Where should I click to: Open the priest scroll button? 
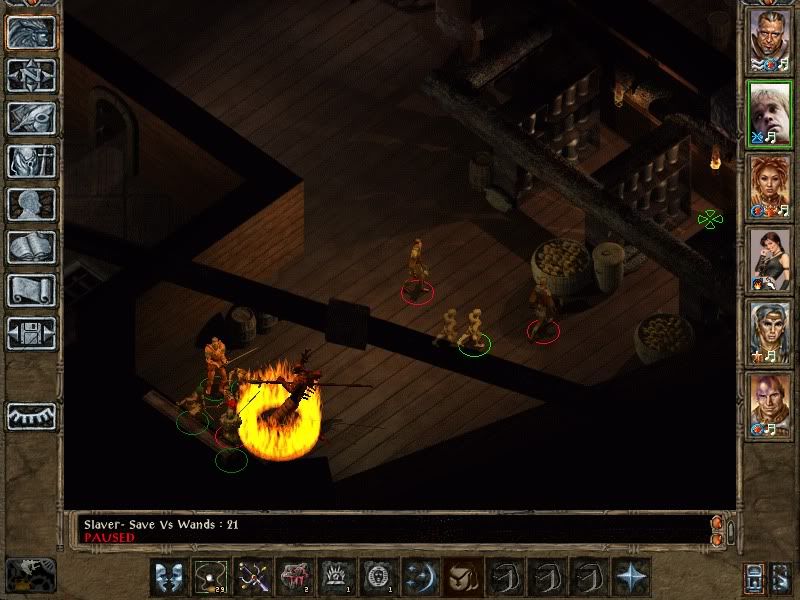(31, 290)
